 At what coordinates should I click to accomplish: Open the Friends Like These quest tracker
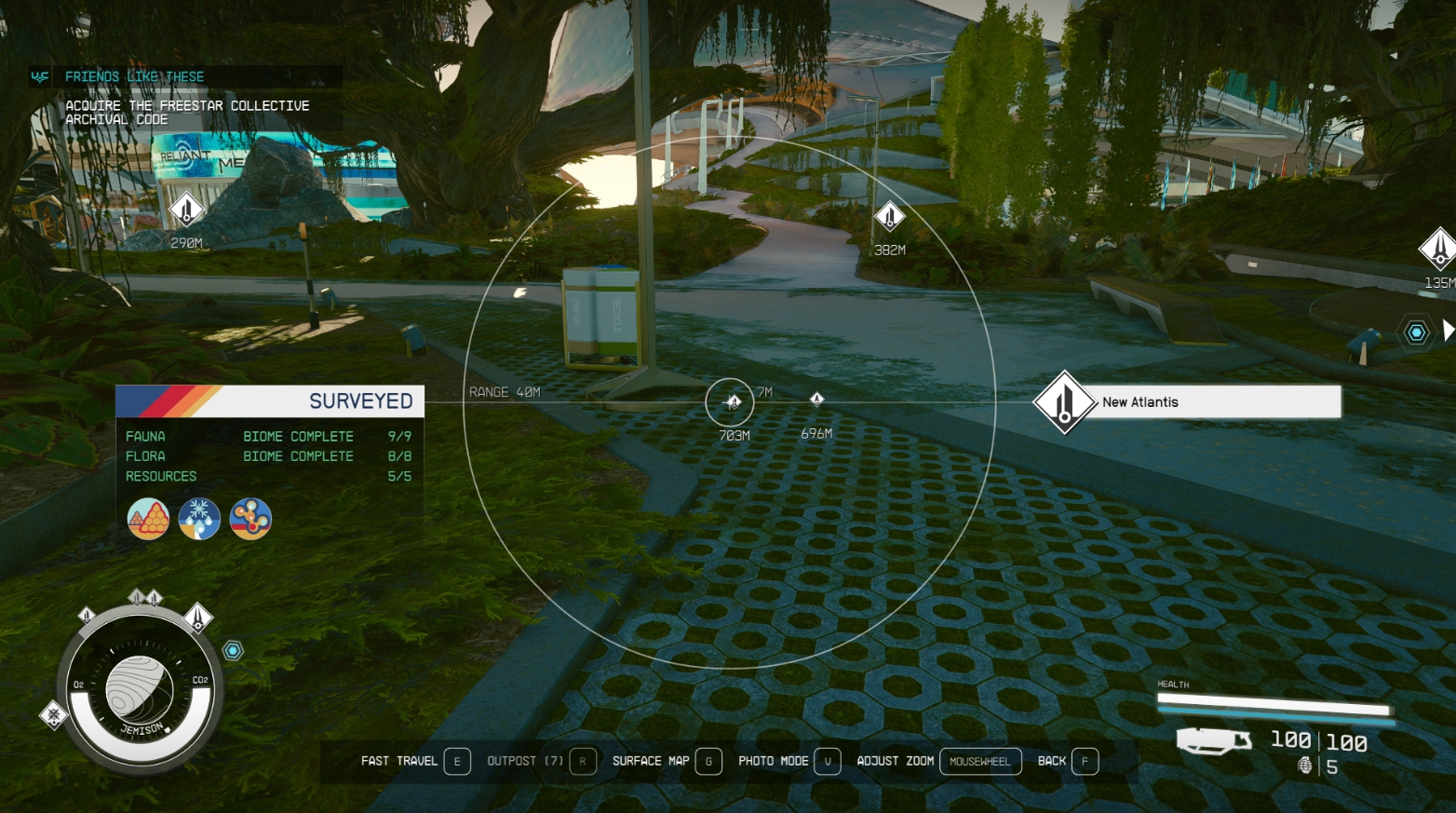pyautogui.click(x=135, y=76)
